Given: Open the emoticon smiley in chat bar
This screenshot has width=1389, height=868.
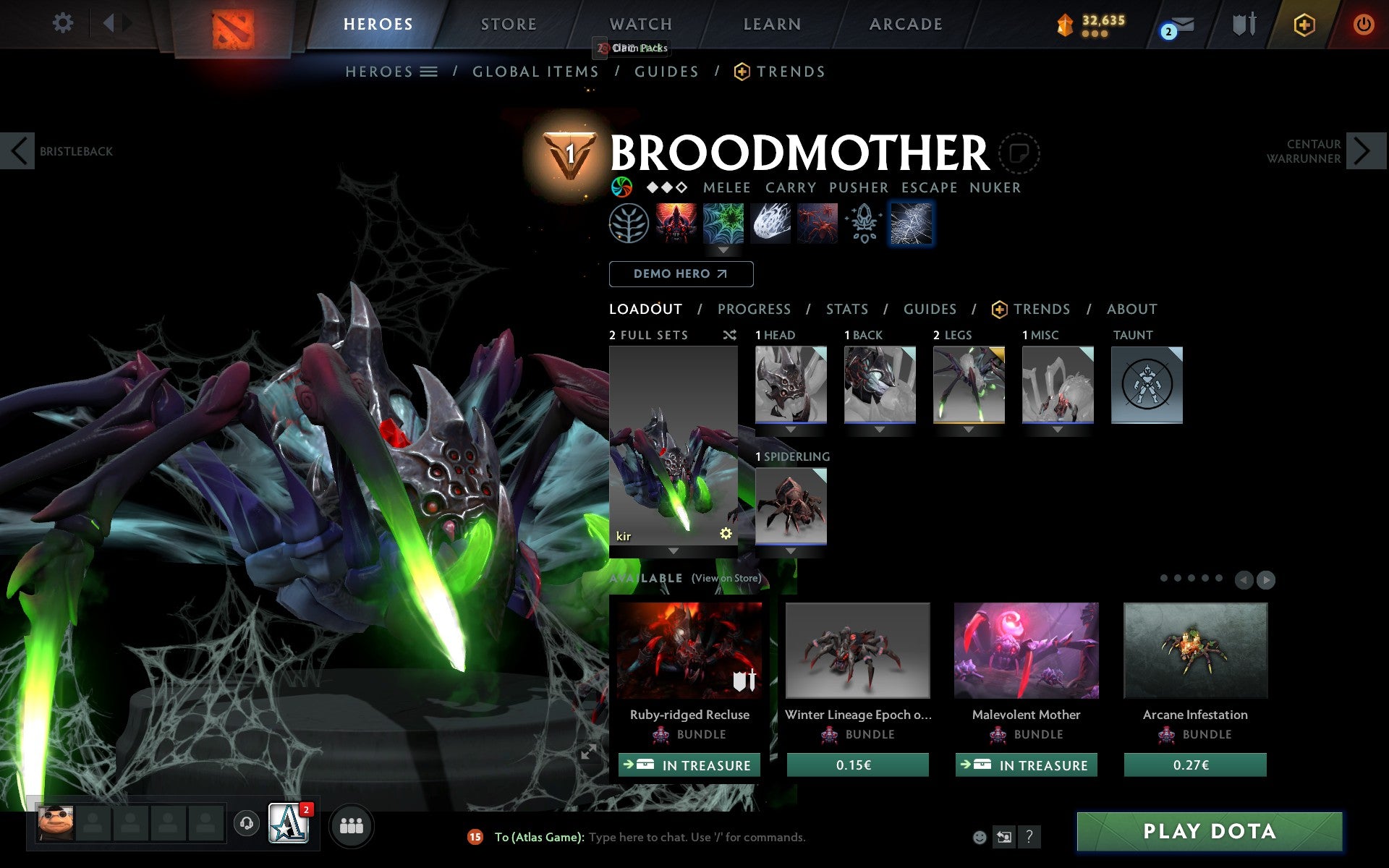Looking at the screenshot, I should pyautogui.click(x=979, y=837).
